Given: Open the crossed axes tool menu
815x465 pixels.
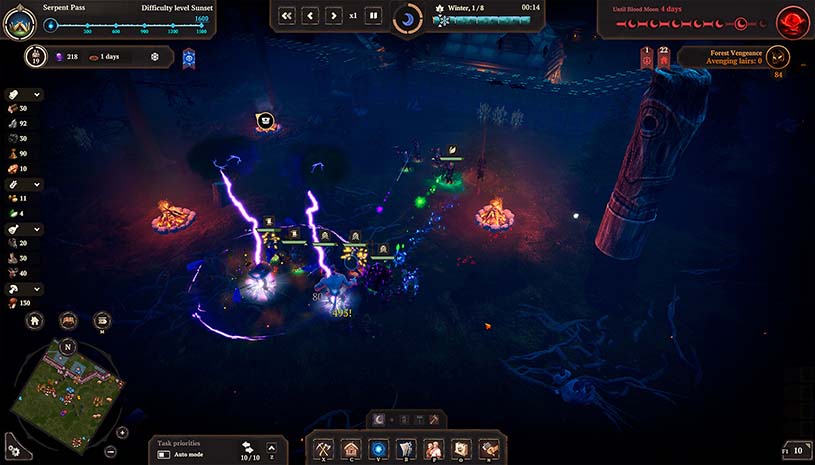Looking at the screenshot, I should click(x=323, y=449).
